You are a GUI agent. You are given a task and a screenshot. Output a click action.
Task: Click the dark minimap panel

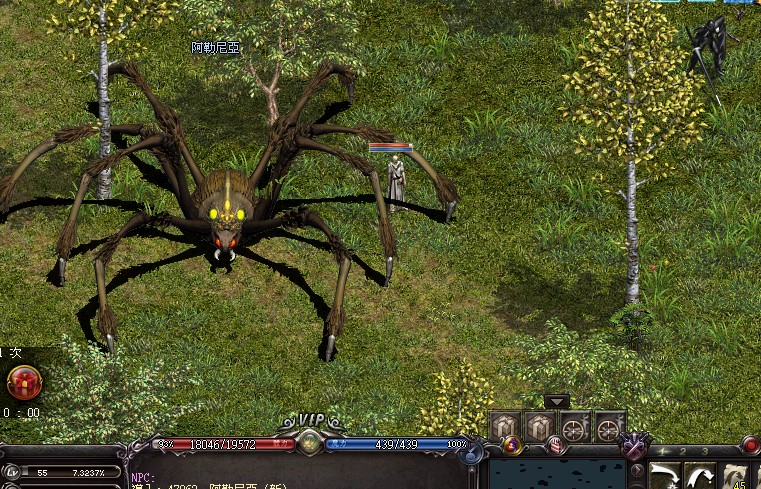pyautogui.click(x=555, y=475)
